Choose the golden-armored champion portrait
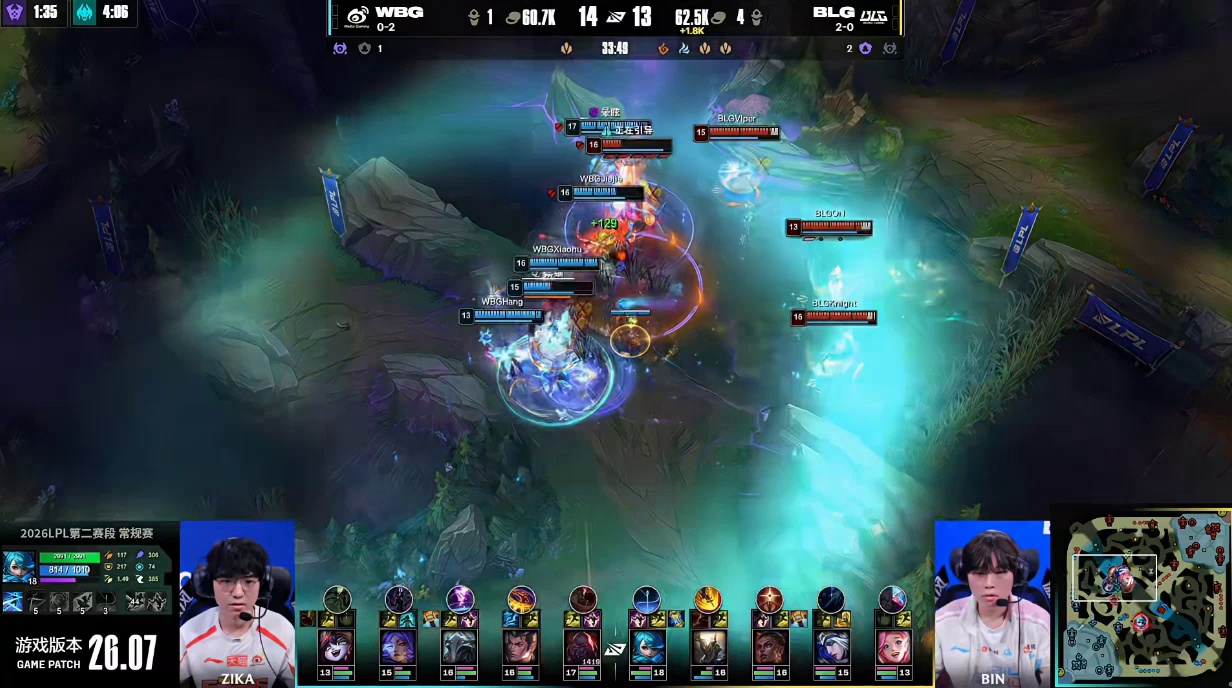Image resolution: width=1232 pixels, height=688 pixels. tap(708, 647)
